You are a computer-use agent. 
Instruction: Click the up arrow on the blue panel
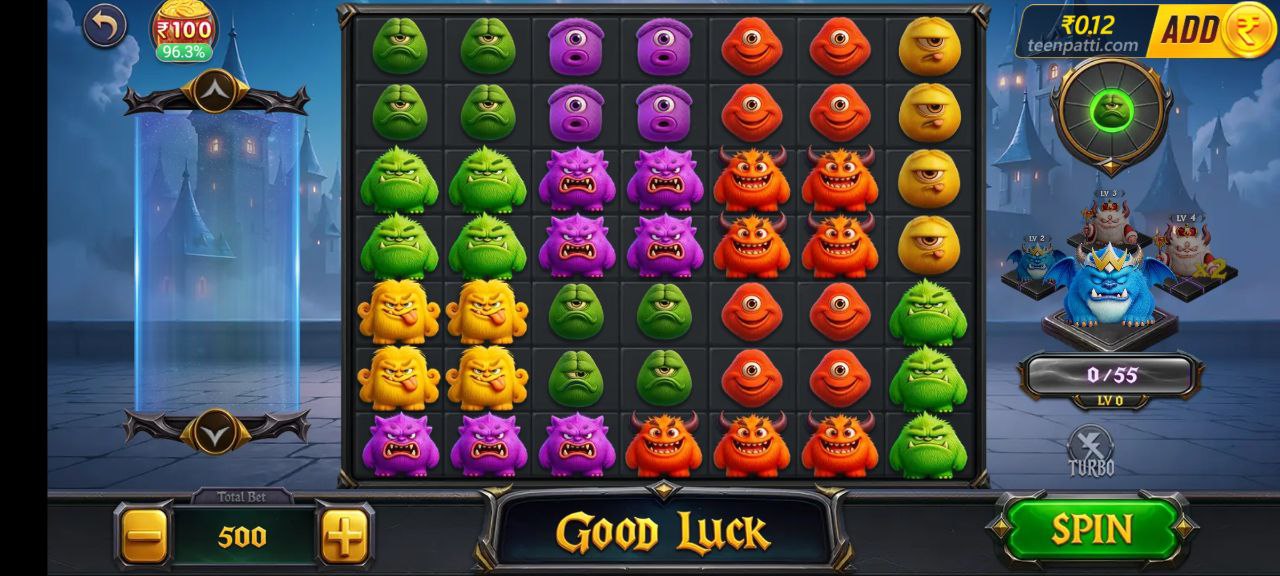[215, 95]
